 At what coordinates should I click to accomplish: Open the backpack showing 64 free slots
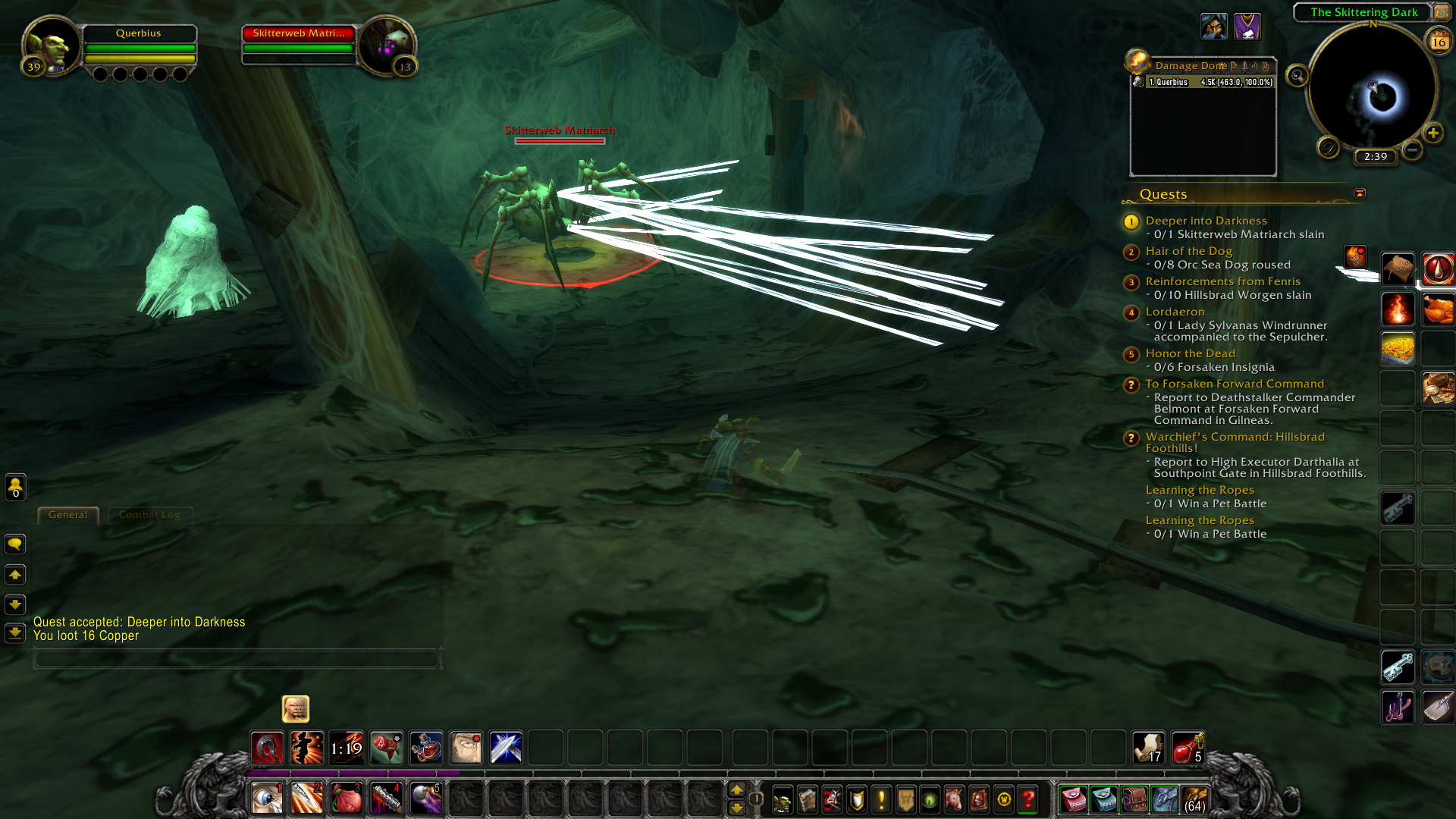coord(1194,799)
